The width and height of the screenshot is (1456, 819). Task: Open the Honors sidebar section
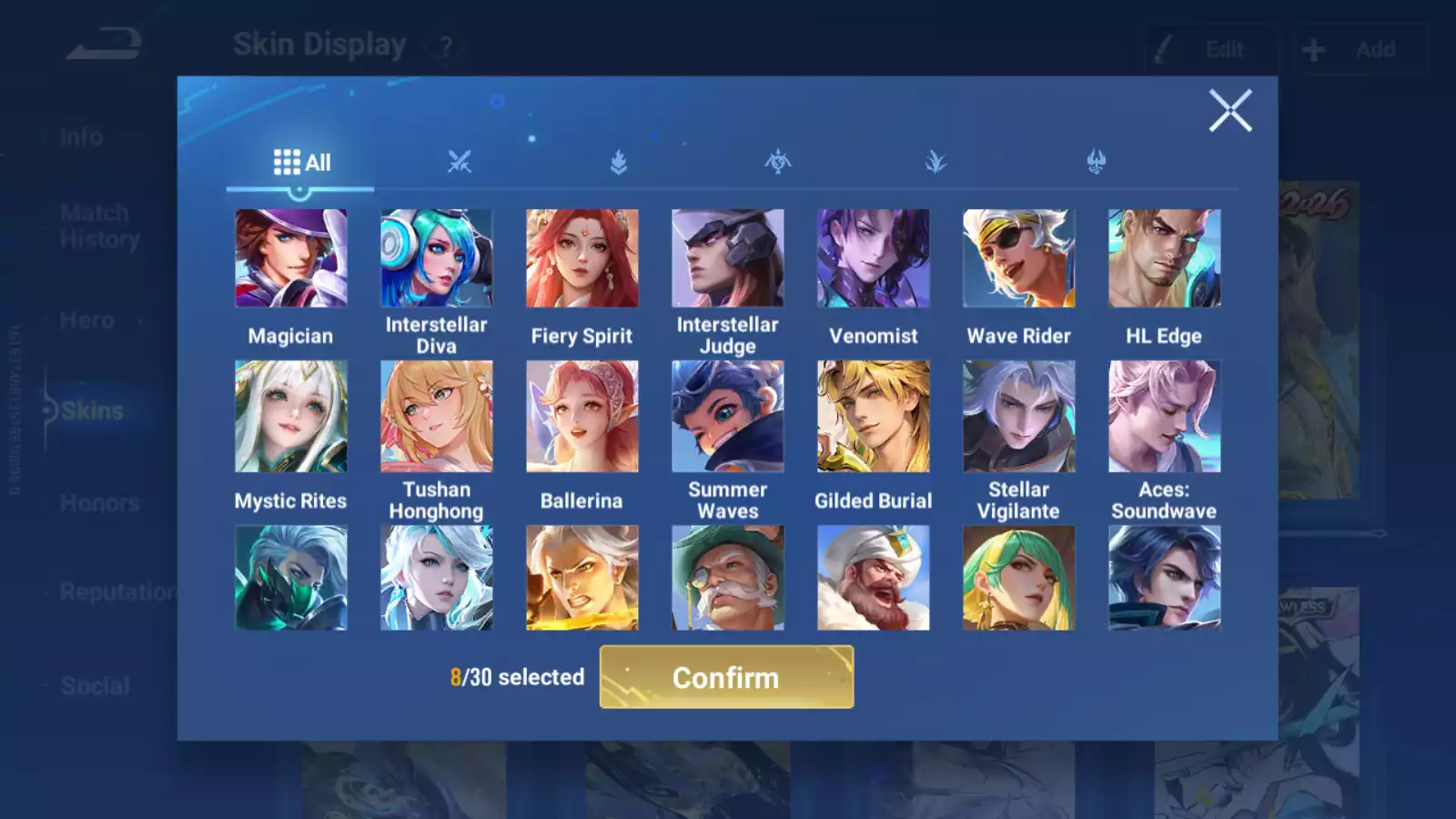(x=98, y=502)
